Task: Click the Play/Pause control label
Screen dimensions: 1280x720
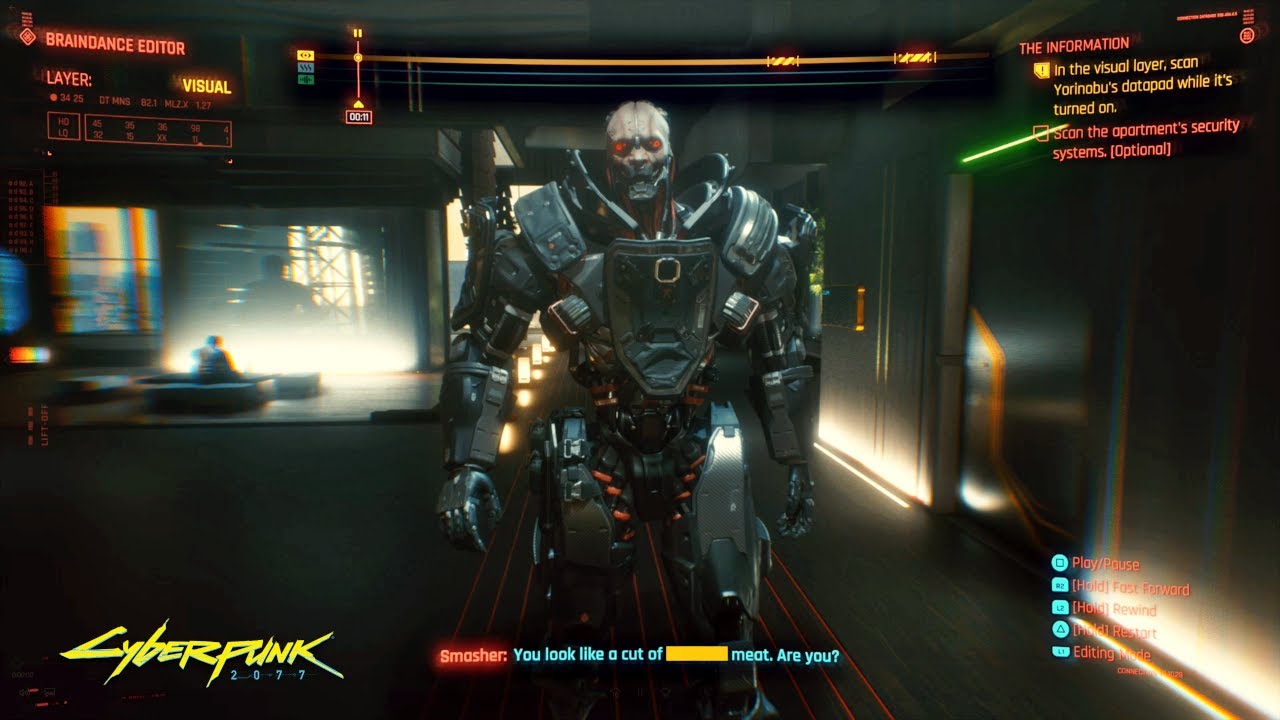Action: [1108, 563]
